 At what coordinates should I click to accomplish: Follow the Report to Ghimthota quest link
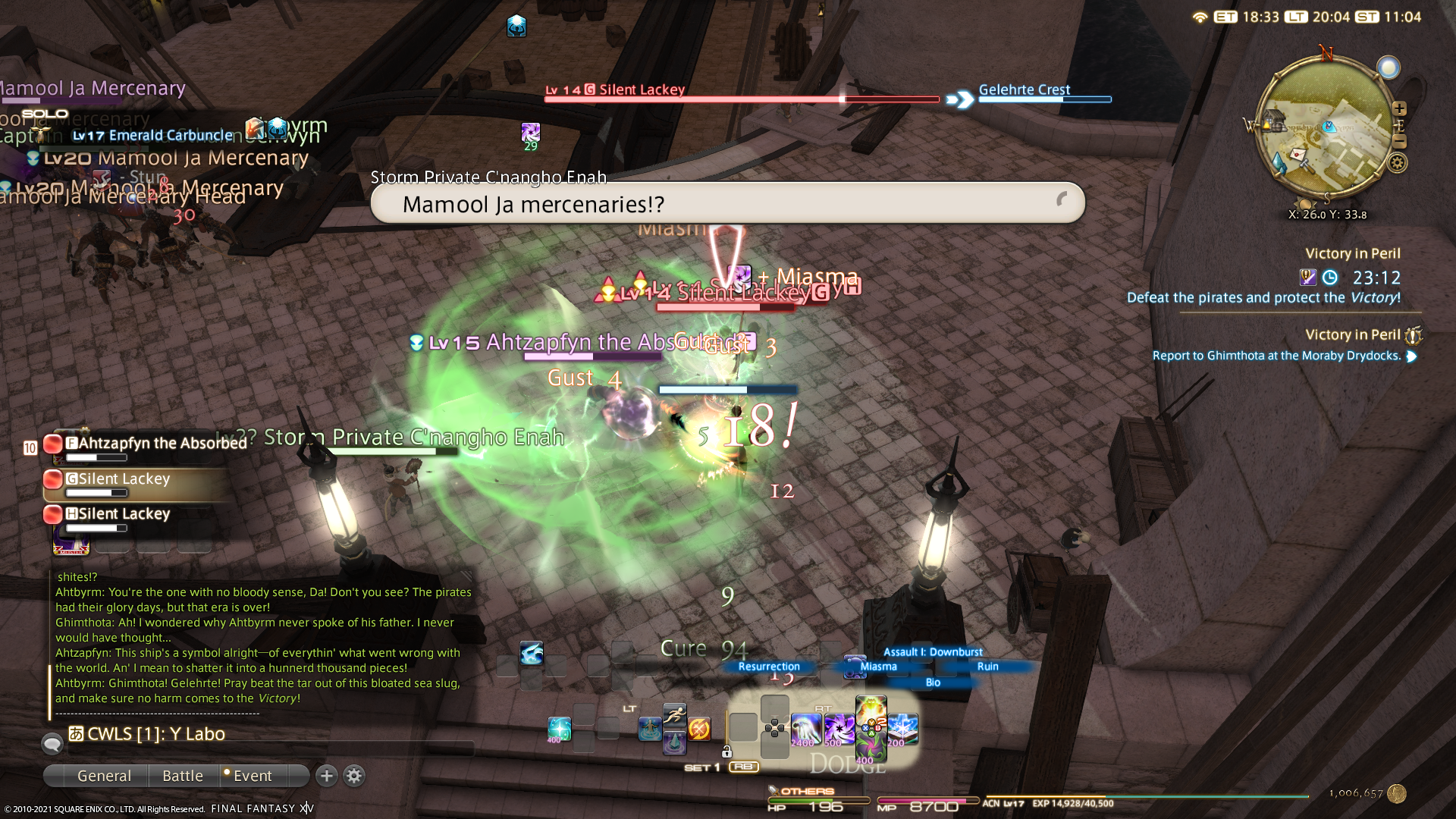click(1276, 356)
